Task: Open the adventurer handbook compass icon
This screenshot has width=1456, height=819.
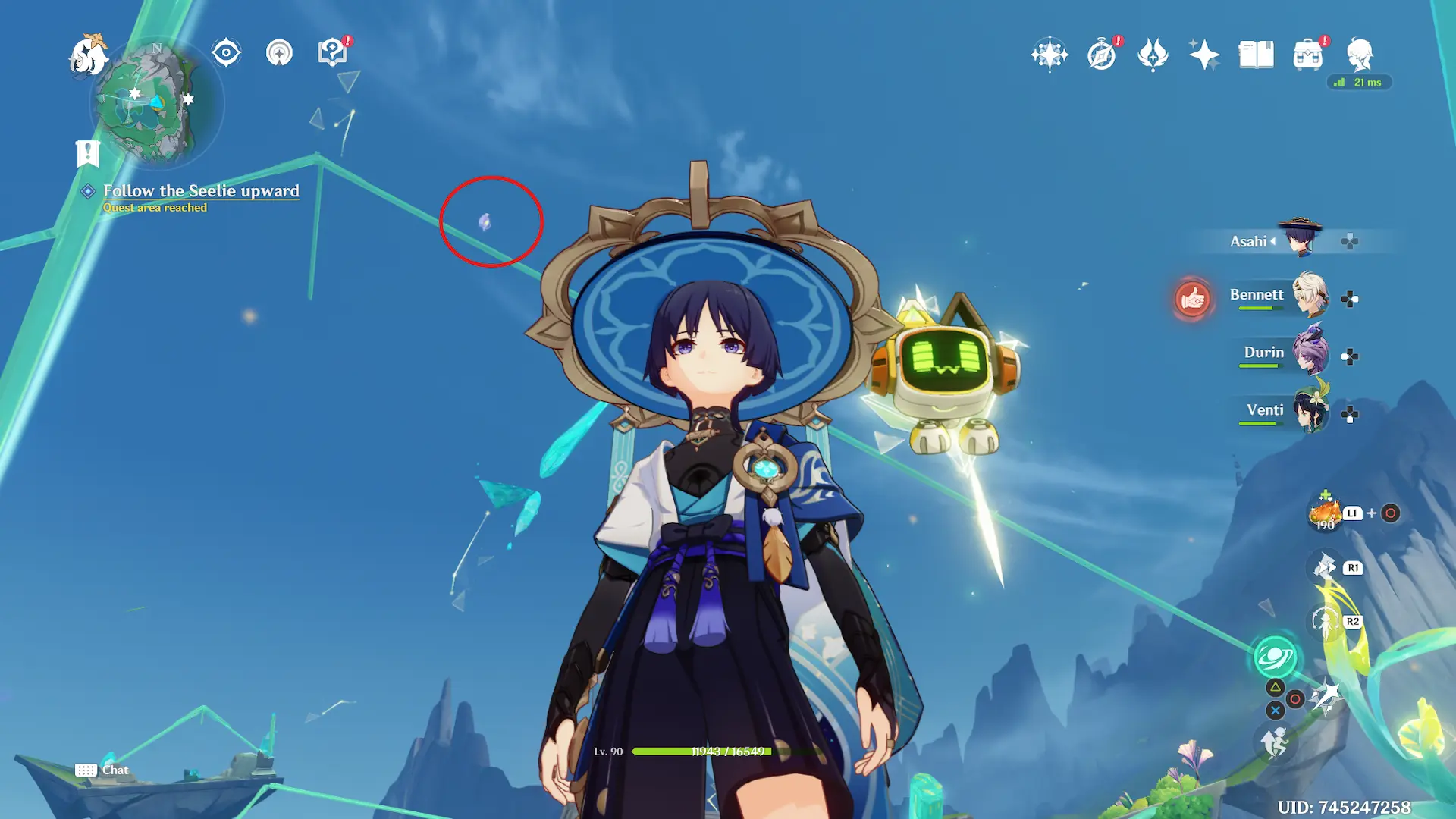Action: [1101, 55]
